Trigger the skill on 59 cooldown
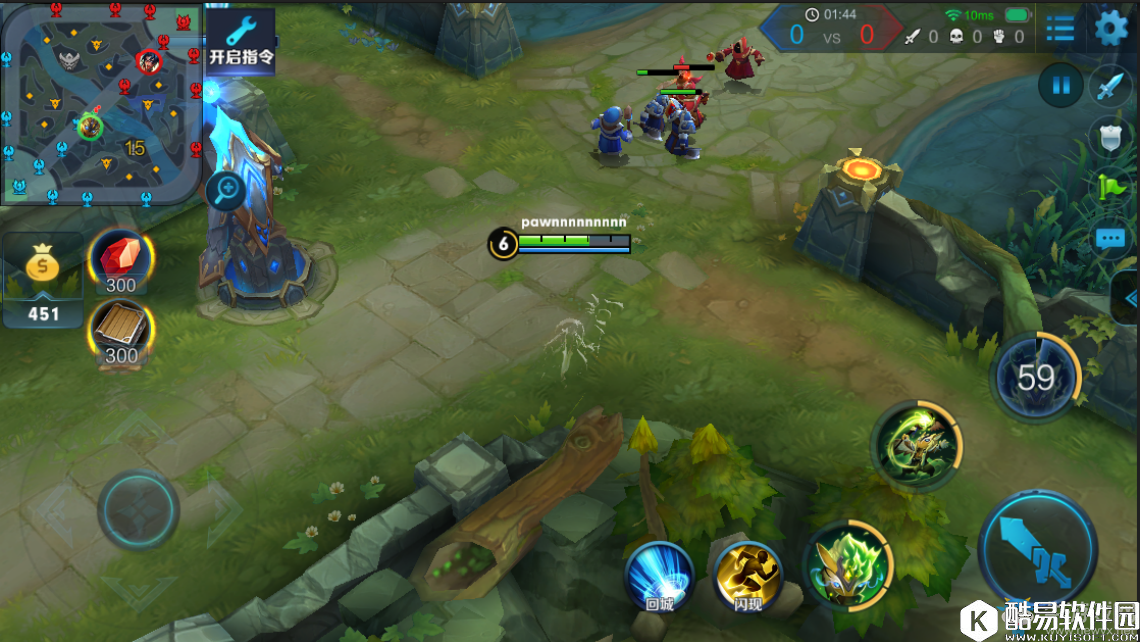 1036,377
